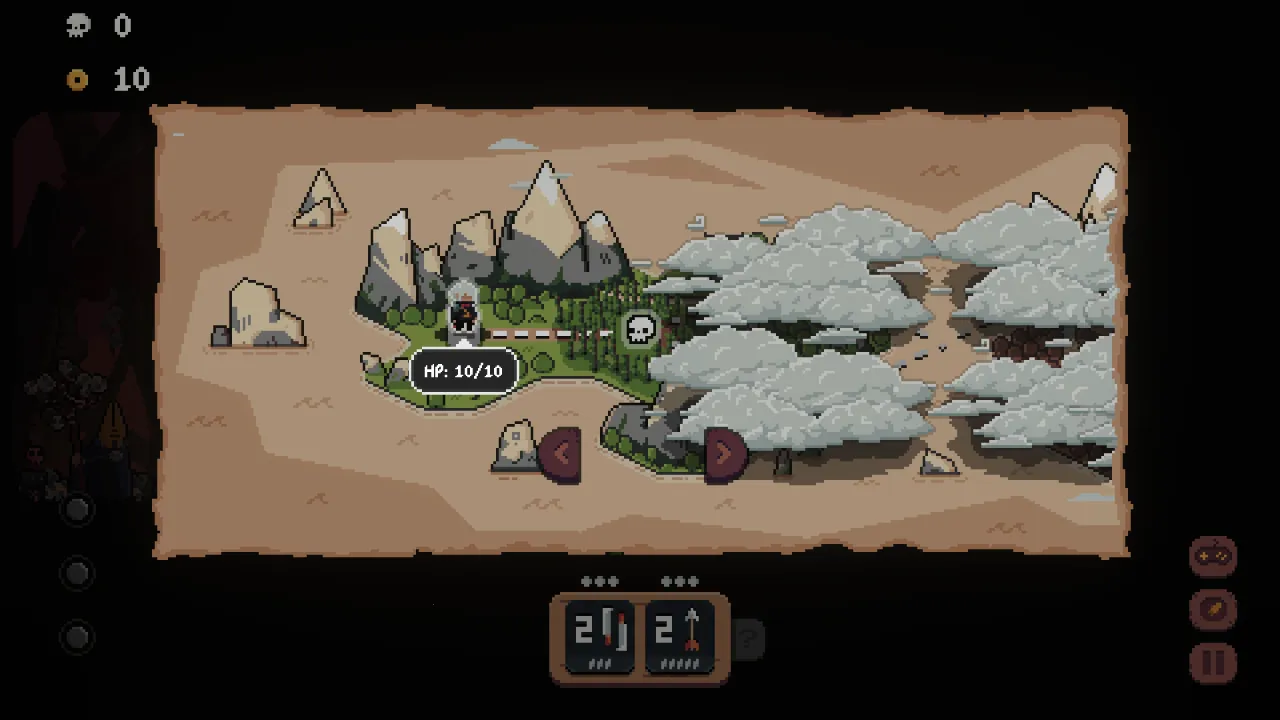Click the HP 10/10 tooltip bubble

462,371
